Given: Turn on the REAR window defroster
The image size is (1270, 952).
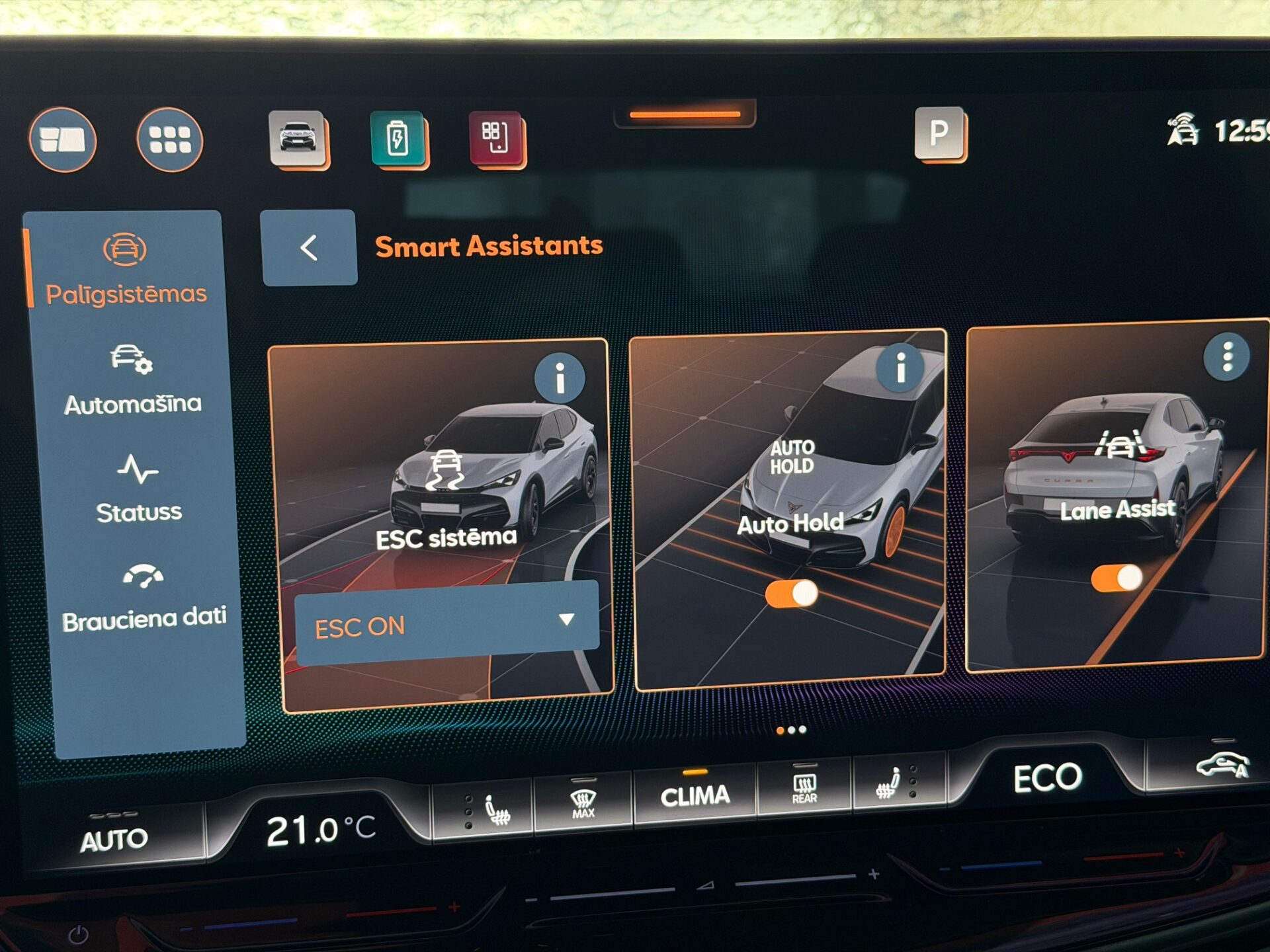Looking at the screenshot, I should pos(804,788).
